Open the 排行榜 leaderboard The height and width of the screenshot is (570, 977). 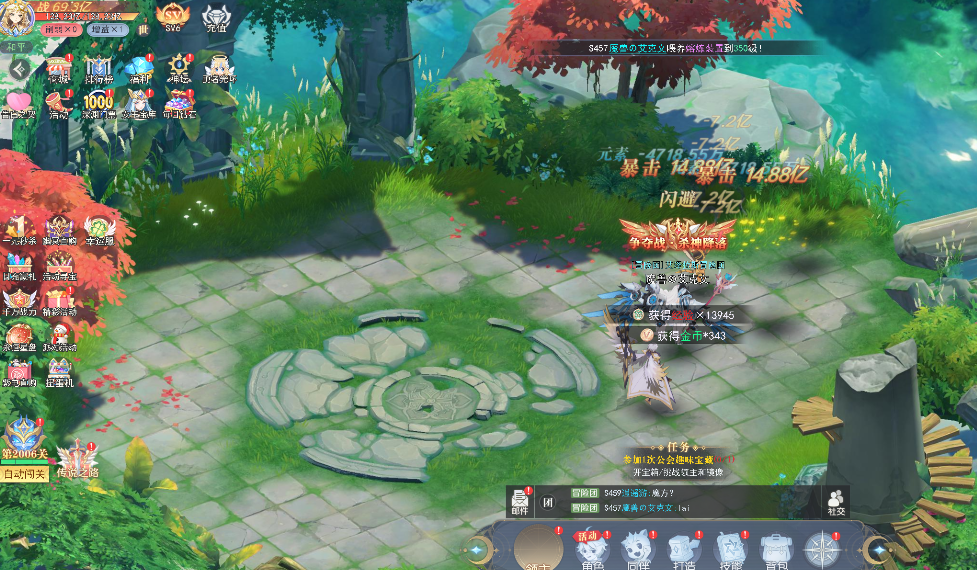(x=98, y=70)
